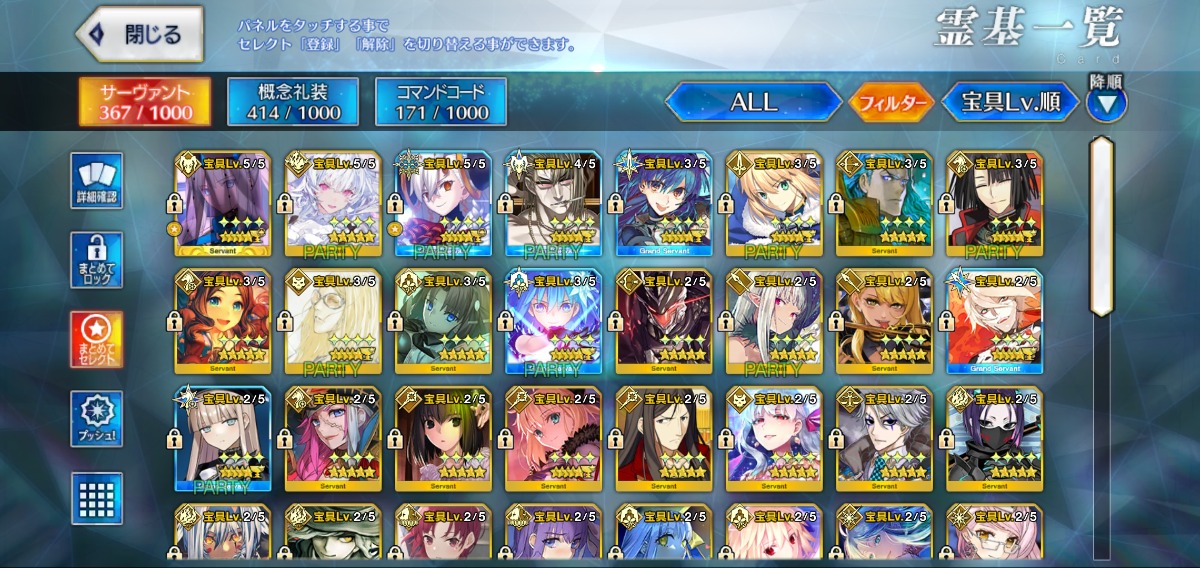Change grid layout with grid icon
Image resolution: width=1200 pixels, height=568 pixels.
coord(97,498)
